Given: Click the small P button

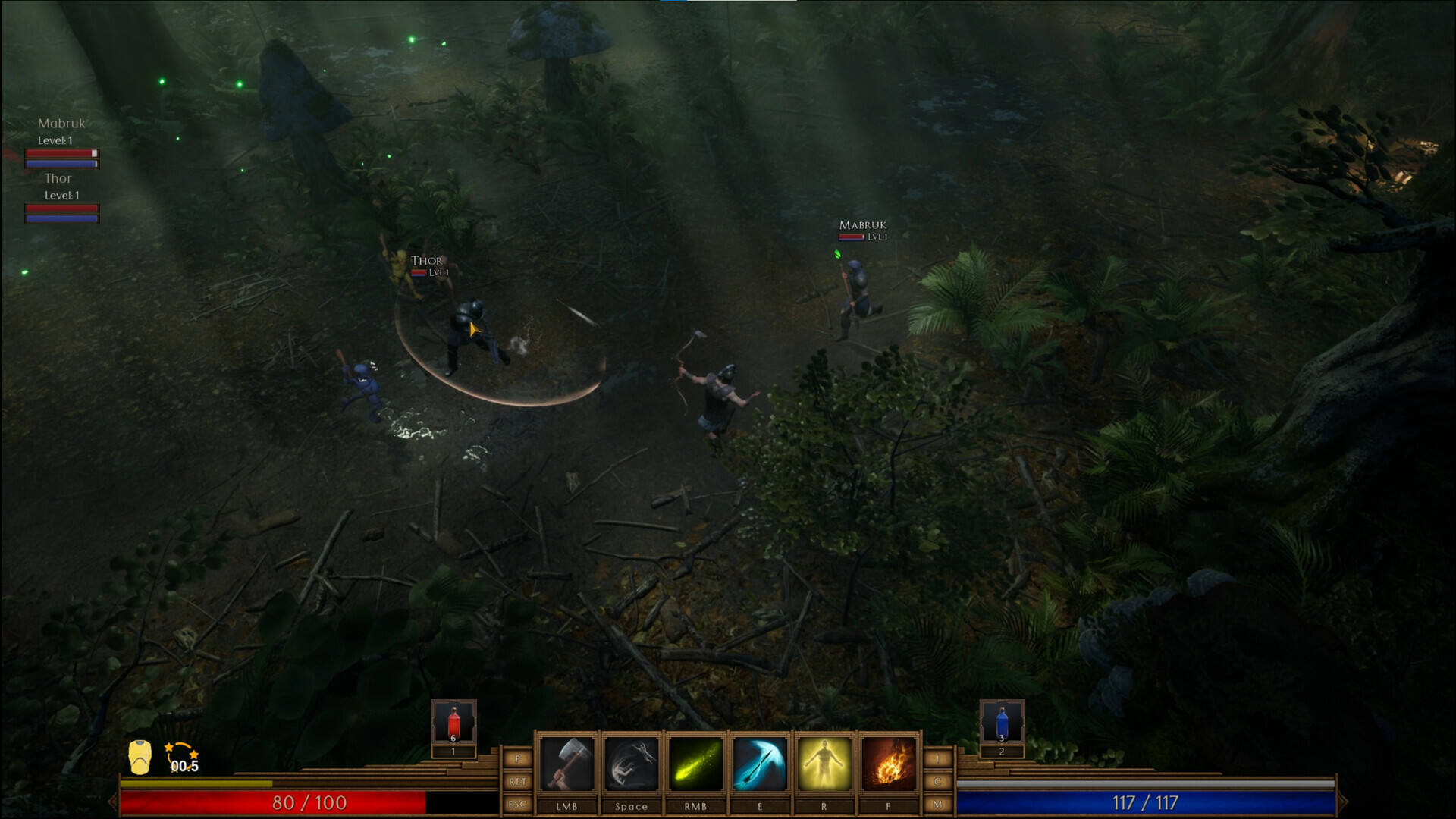Looking at the screenshot, I should 518,758.
